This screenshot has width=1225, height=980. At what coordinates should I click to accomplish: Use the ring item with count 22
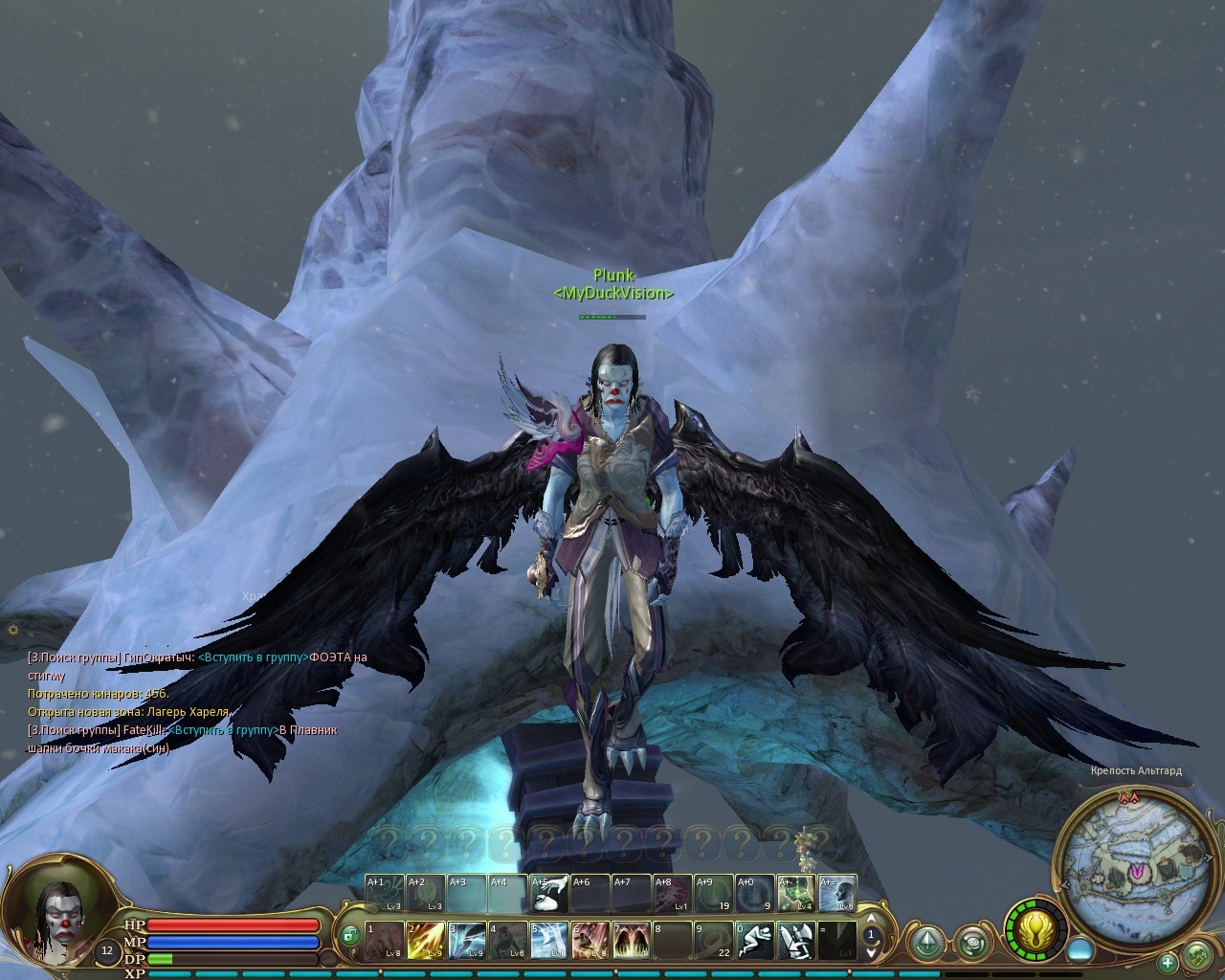(714, 940)
